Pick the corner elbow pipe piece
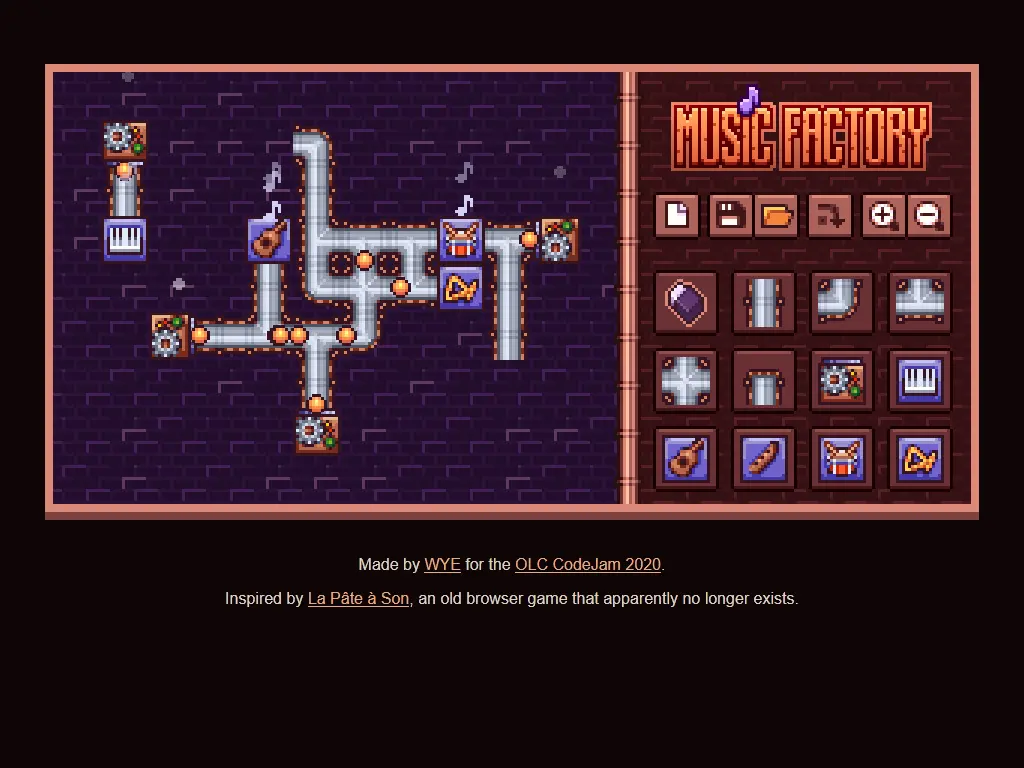 click(842, 302)
